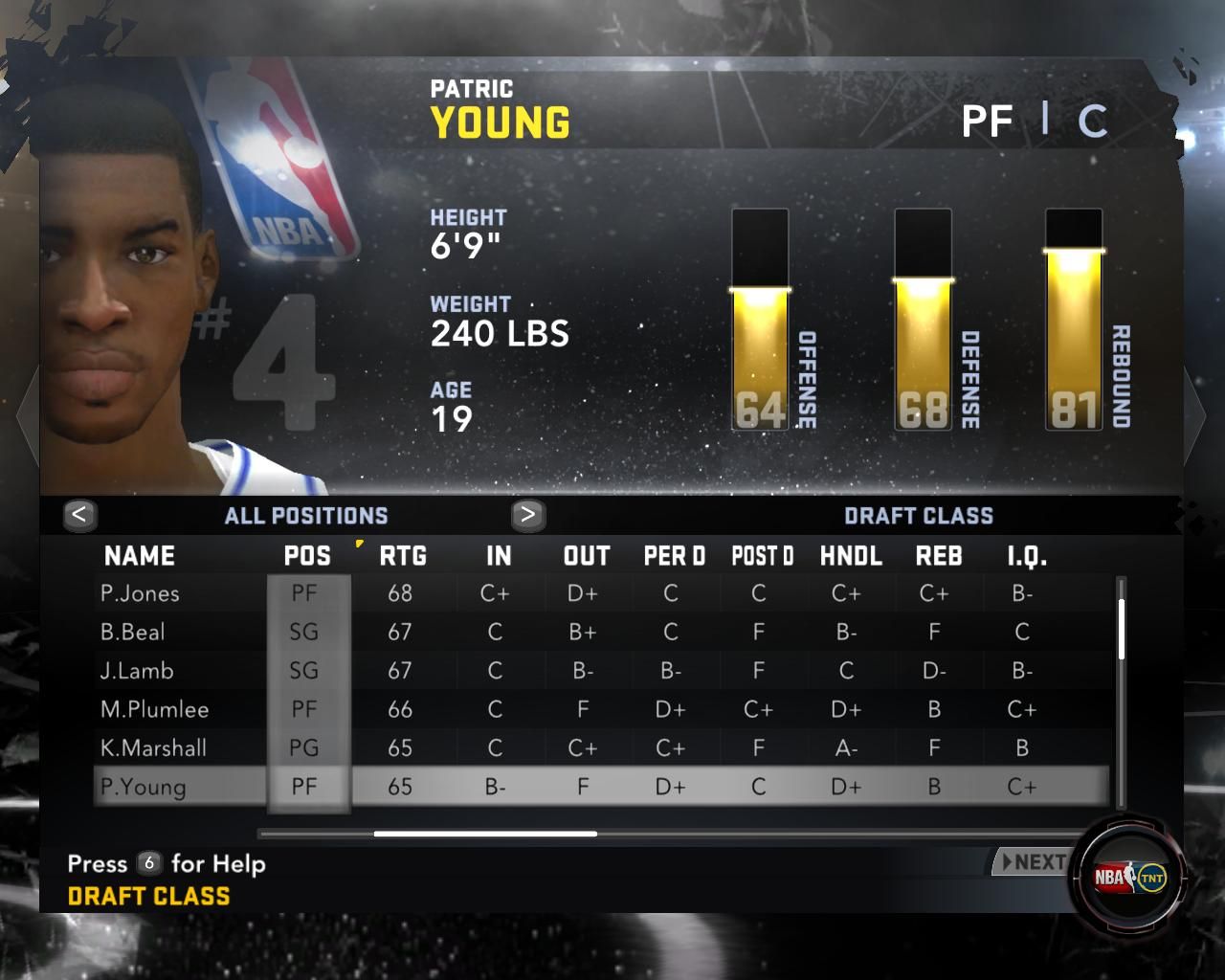Image resolution: width=1225 pixels, height=980 pixels.
Task: Sort by the HNDL handling column
Action: point(851,556)
